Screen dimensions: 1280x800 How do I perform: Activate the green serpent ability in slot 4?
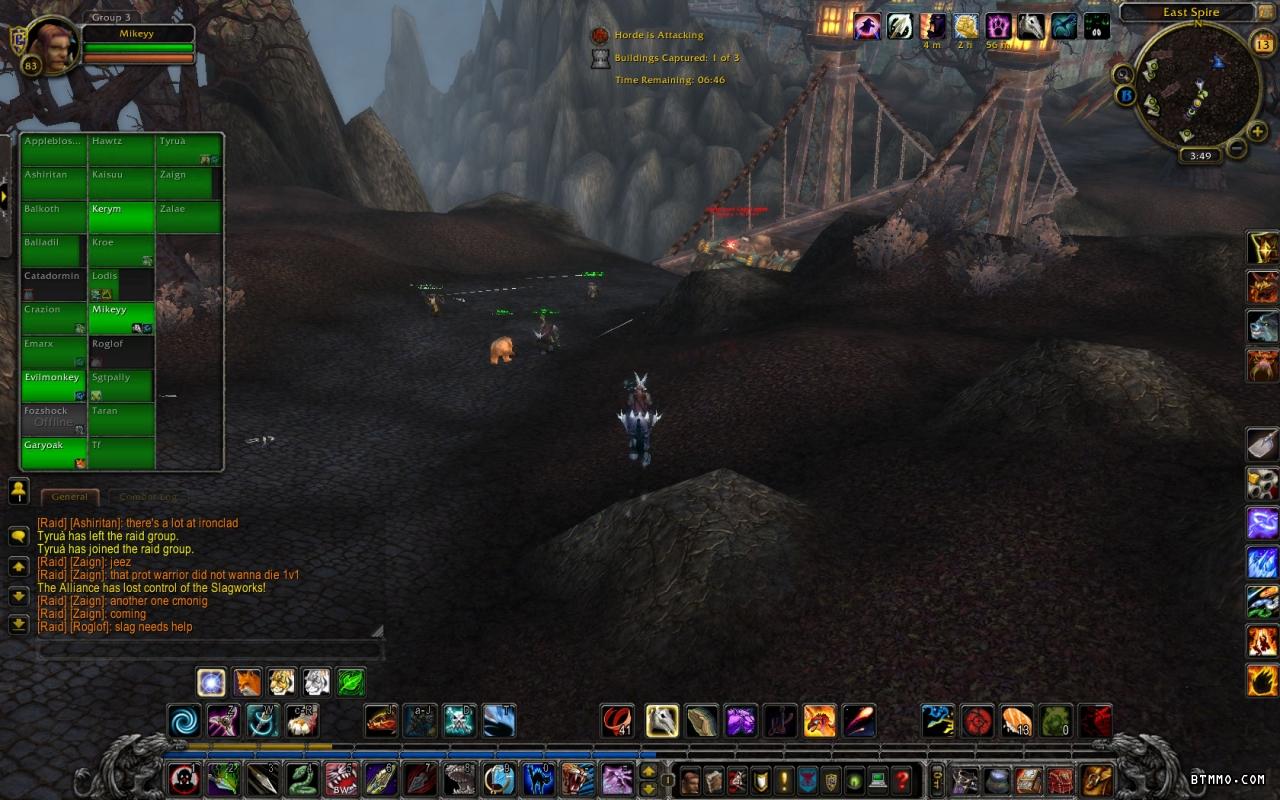[301, 778]
